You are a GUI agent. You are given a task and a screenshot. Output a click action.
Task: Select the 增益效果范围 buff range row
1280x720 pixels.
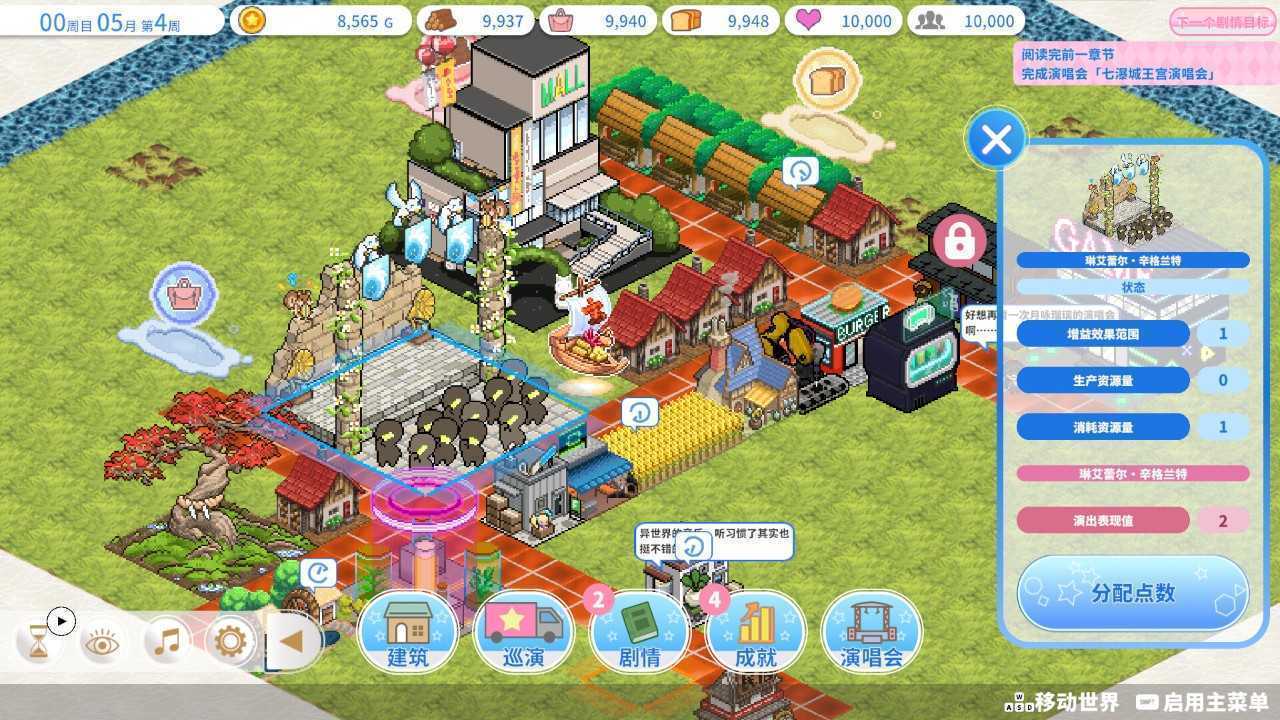[1103, 334]
